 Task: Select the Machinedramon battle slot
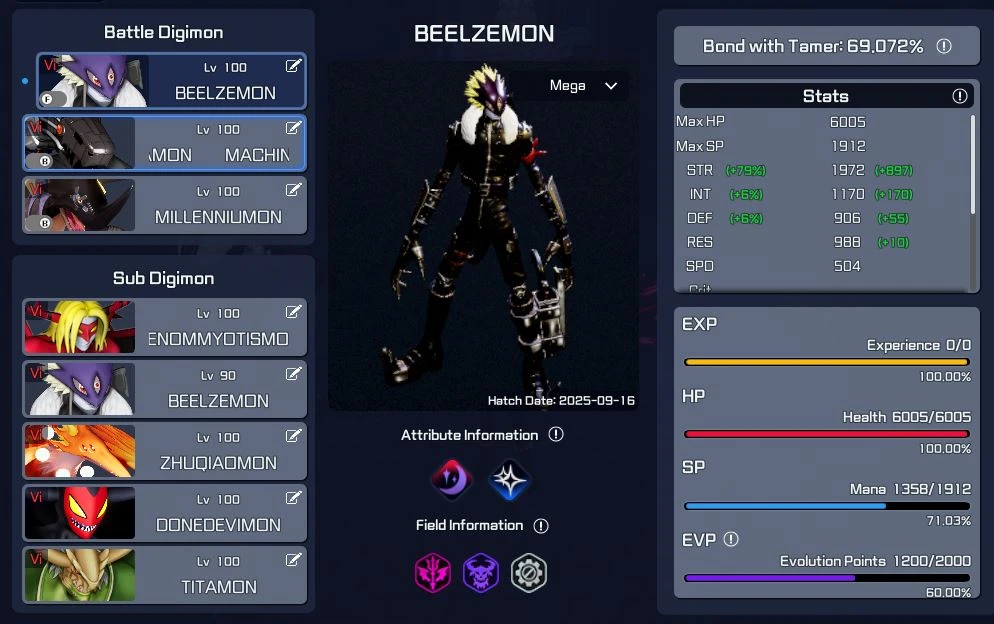tap(165, 143)
